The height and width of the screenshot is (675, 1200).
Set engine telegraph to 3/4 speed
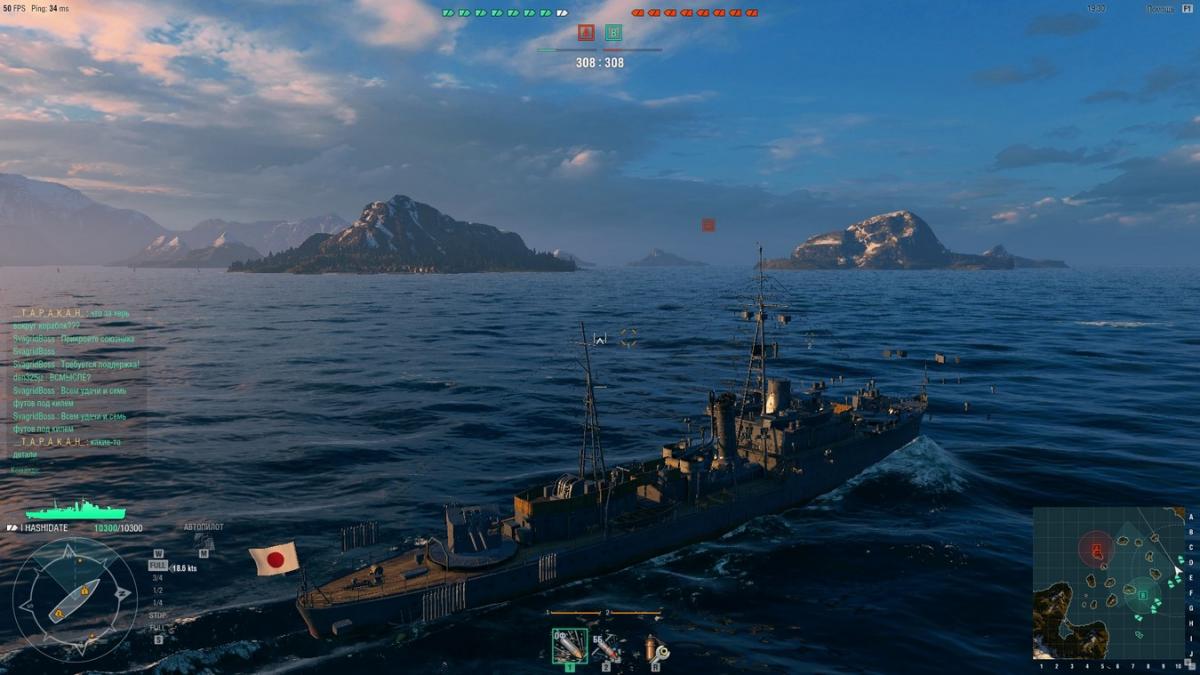[157, 577]
